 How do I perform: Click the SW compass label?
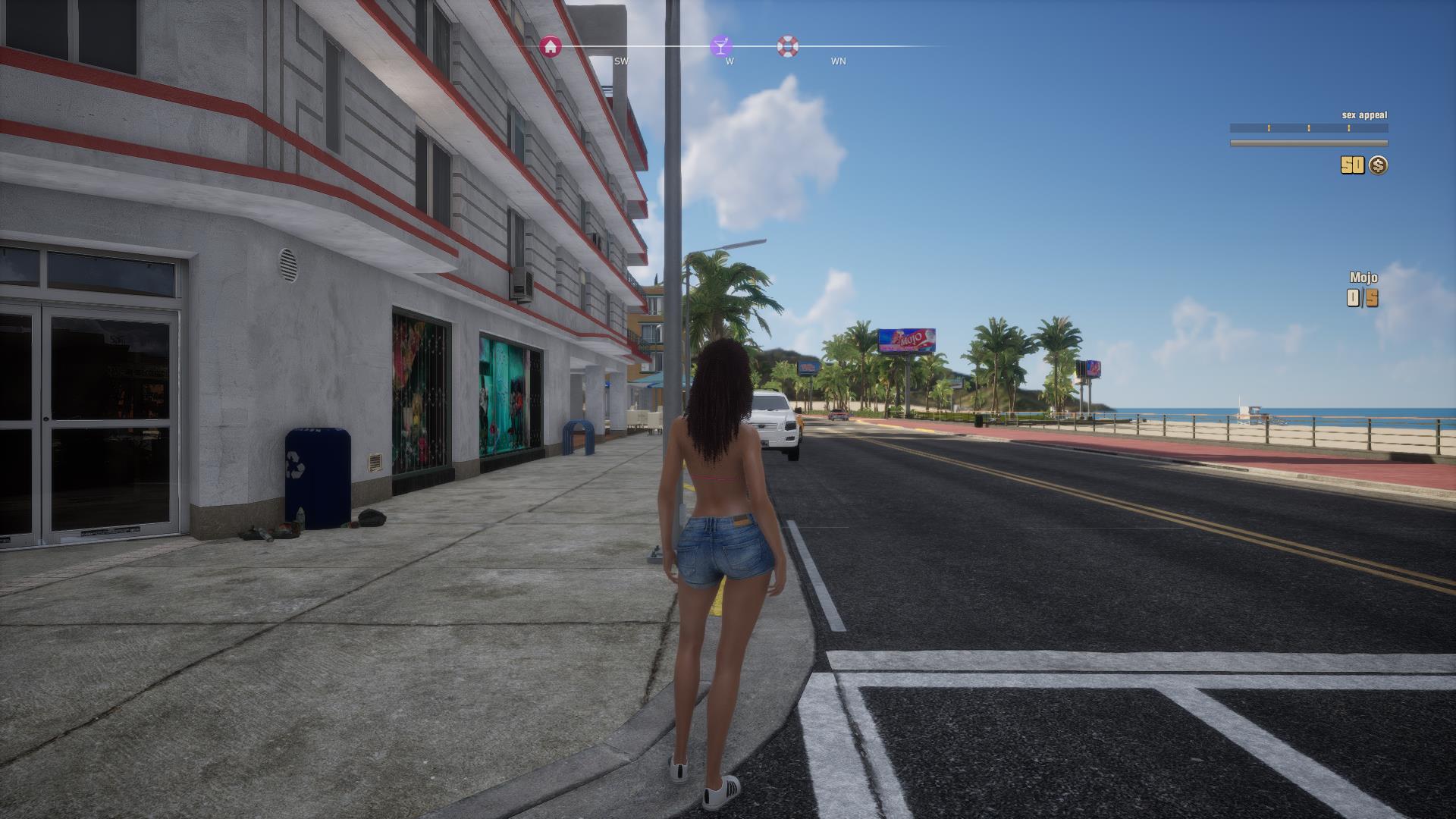click(x=621, y=61)
